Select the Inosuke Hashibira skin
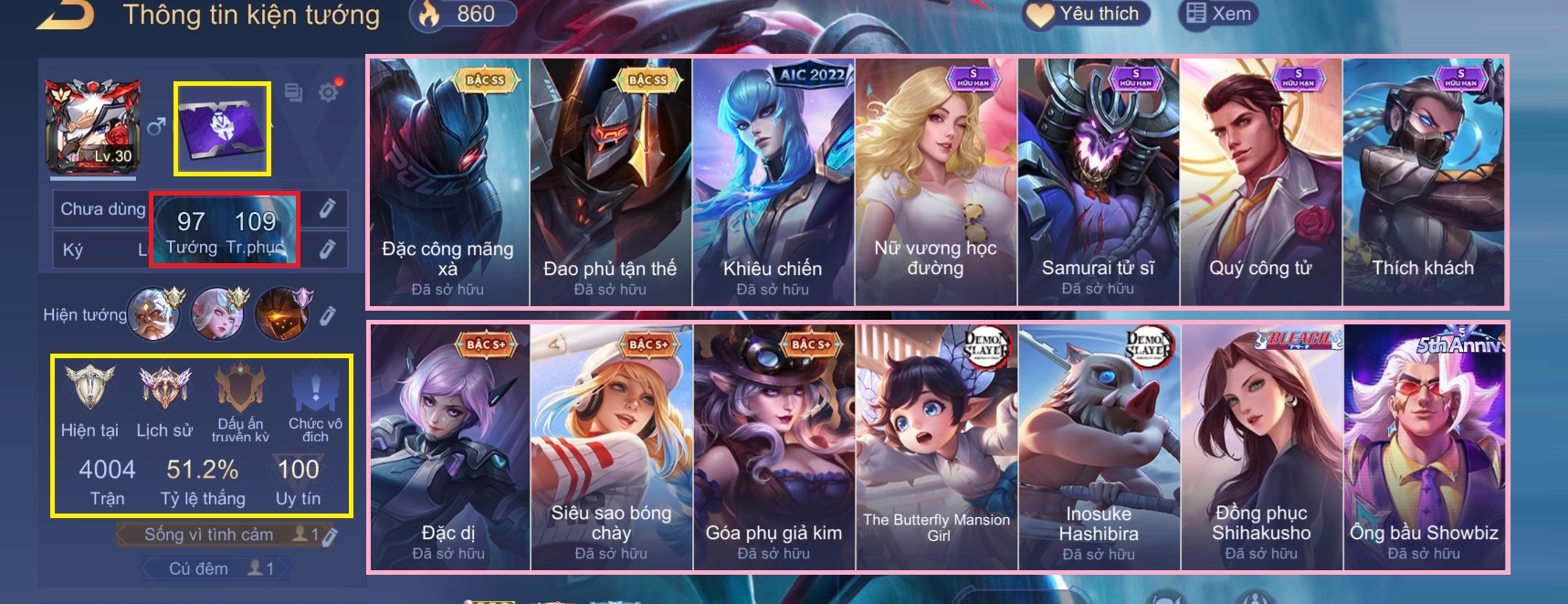1568x604 pixels. tap(1099, 447)
